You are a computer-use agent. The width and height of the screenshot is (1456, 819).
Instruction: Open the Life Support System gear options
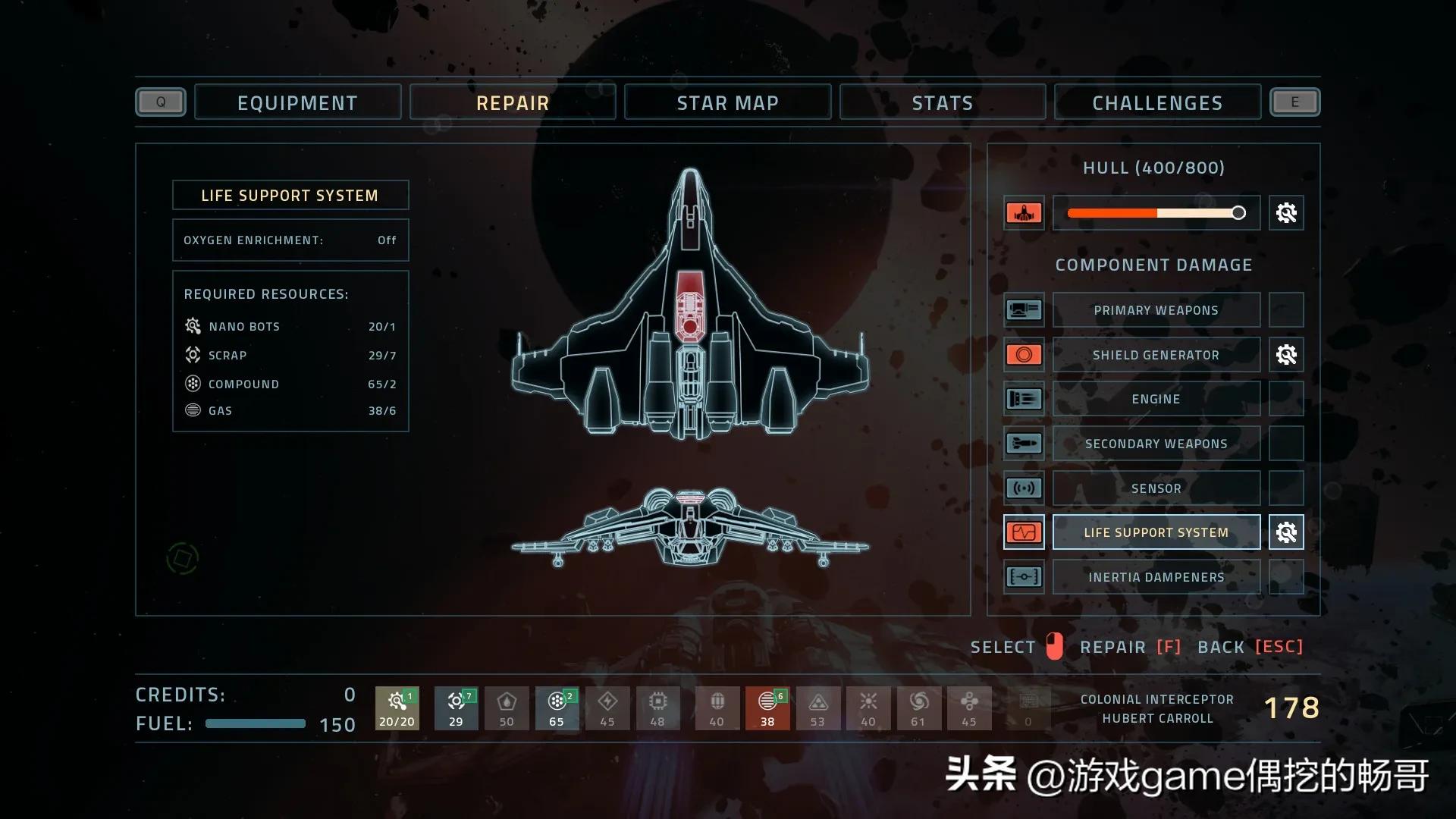pyautogui.click(x=1285, y=532)
